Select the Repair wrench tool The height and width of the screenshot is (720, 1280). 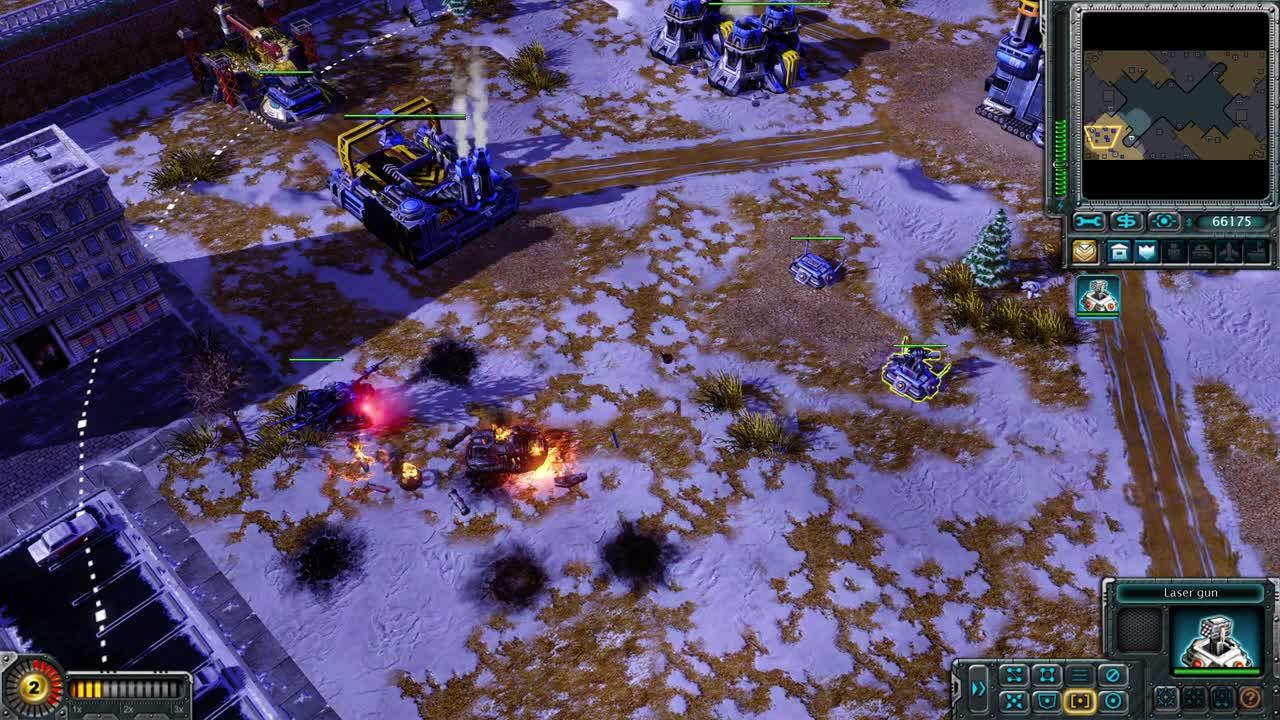tap(1088, 222)
